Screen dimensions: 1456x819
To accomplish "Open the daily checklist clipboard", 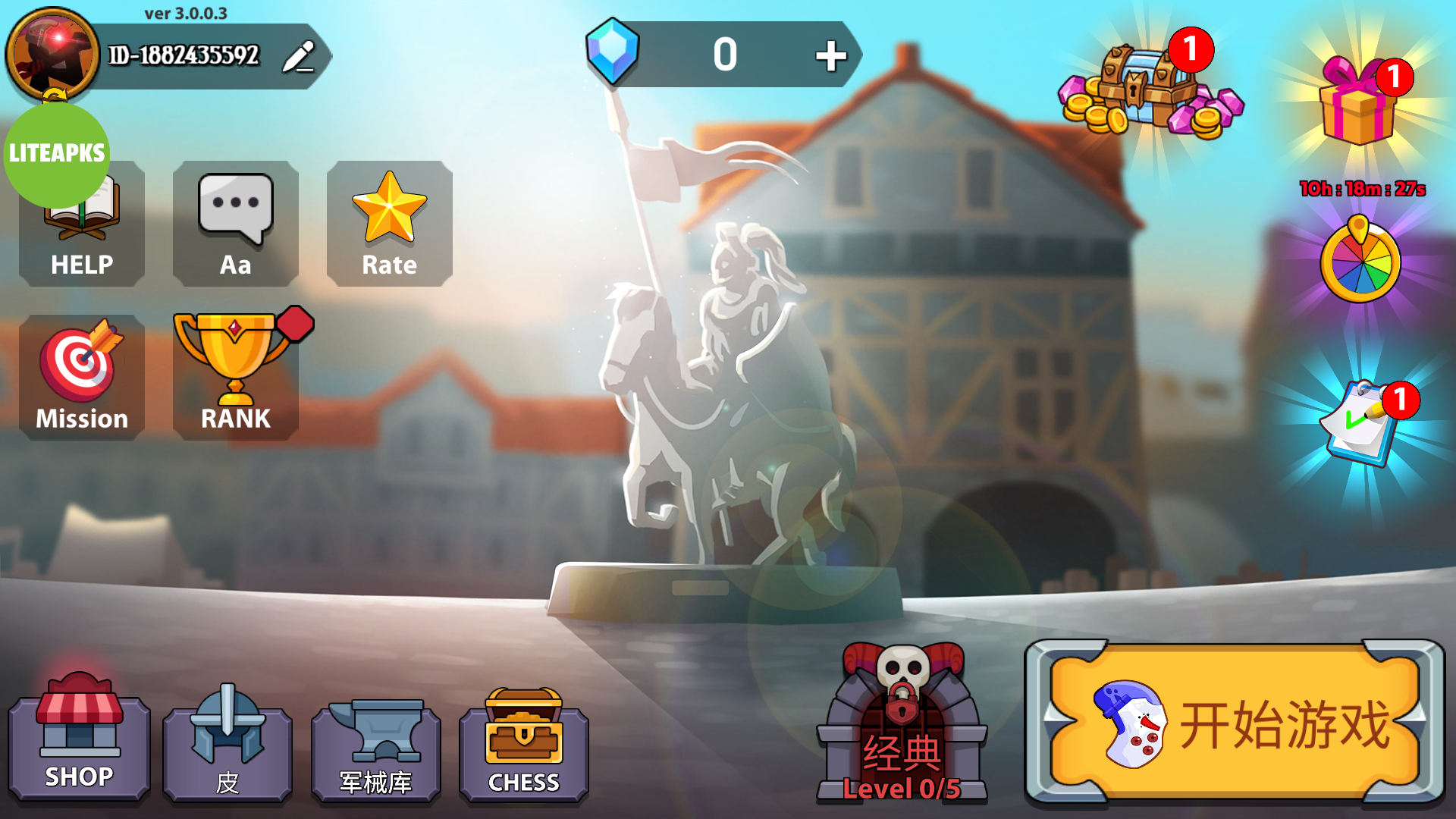I will [x=1360, y=425].
